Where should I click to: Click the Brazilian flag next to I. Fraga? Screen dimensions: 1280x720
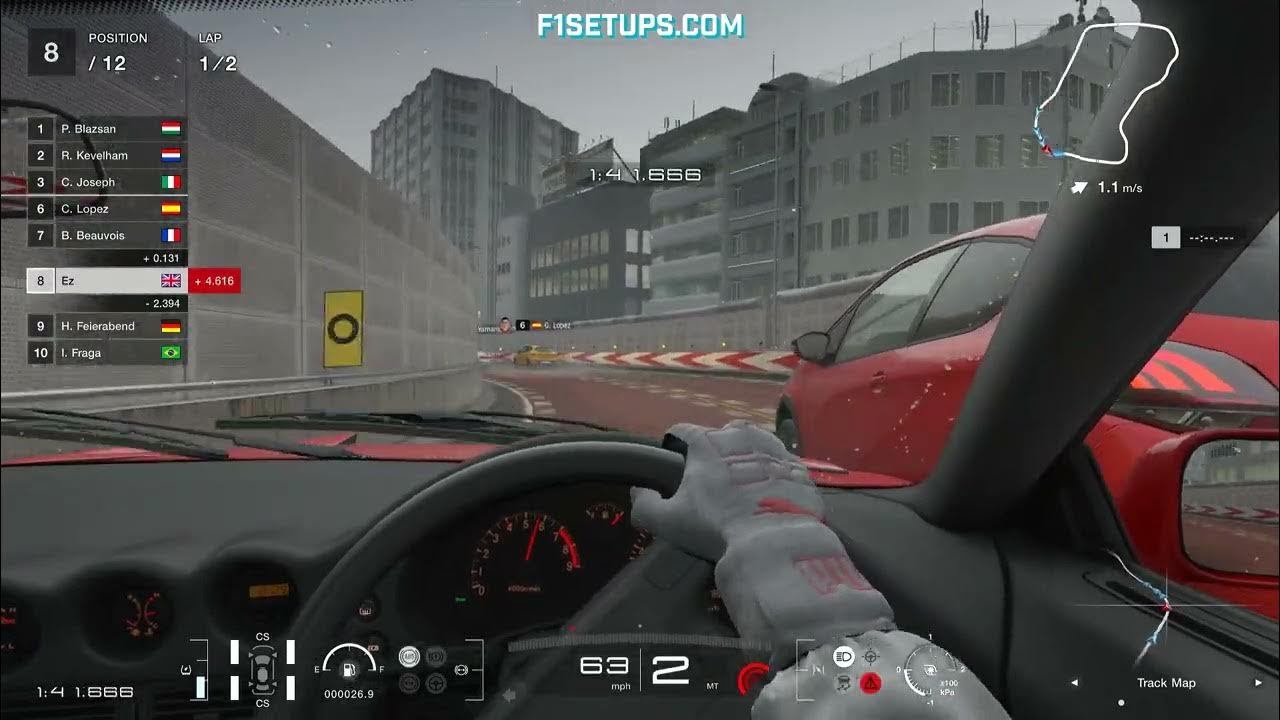170,353
